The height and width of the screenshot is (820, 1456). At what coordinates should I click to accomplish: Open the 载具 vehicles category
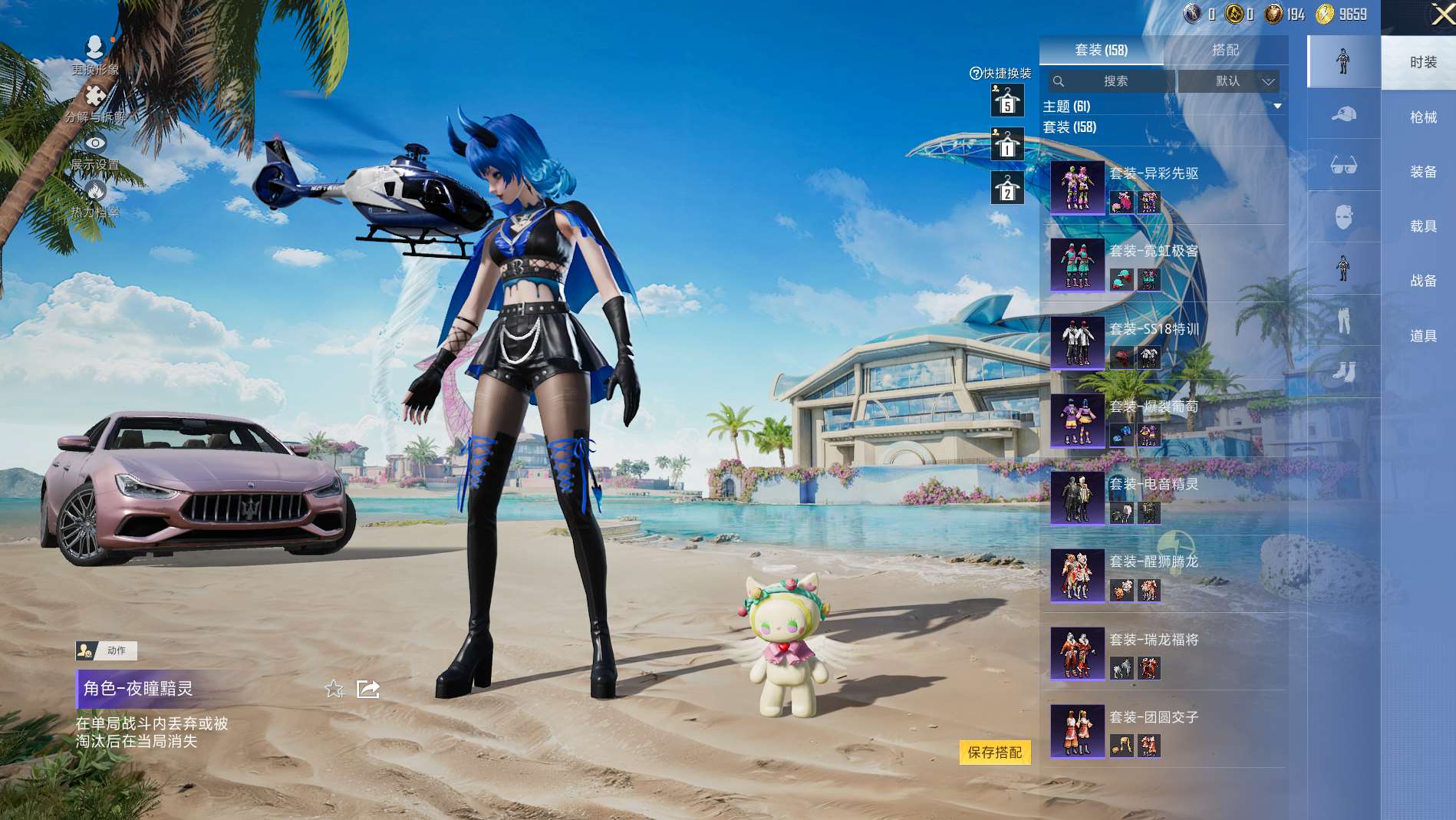(x=1423, y=226)
